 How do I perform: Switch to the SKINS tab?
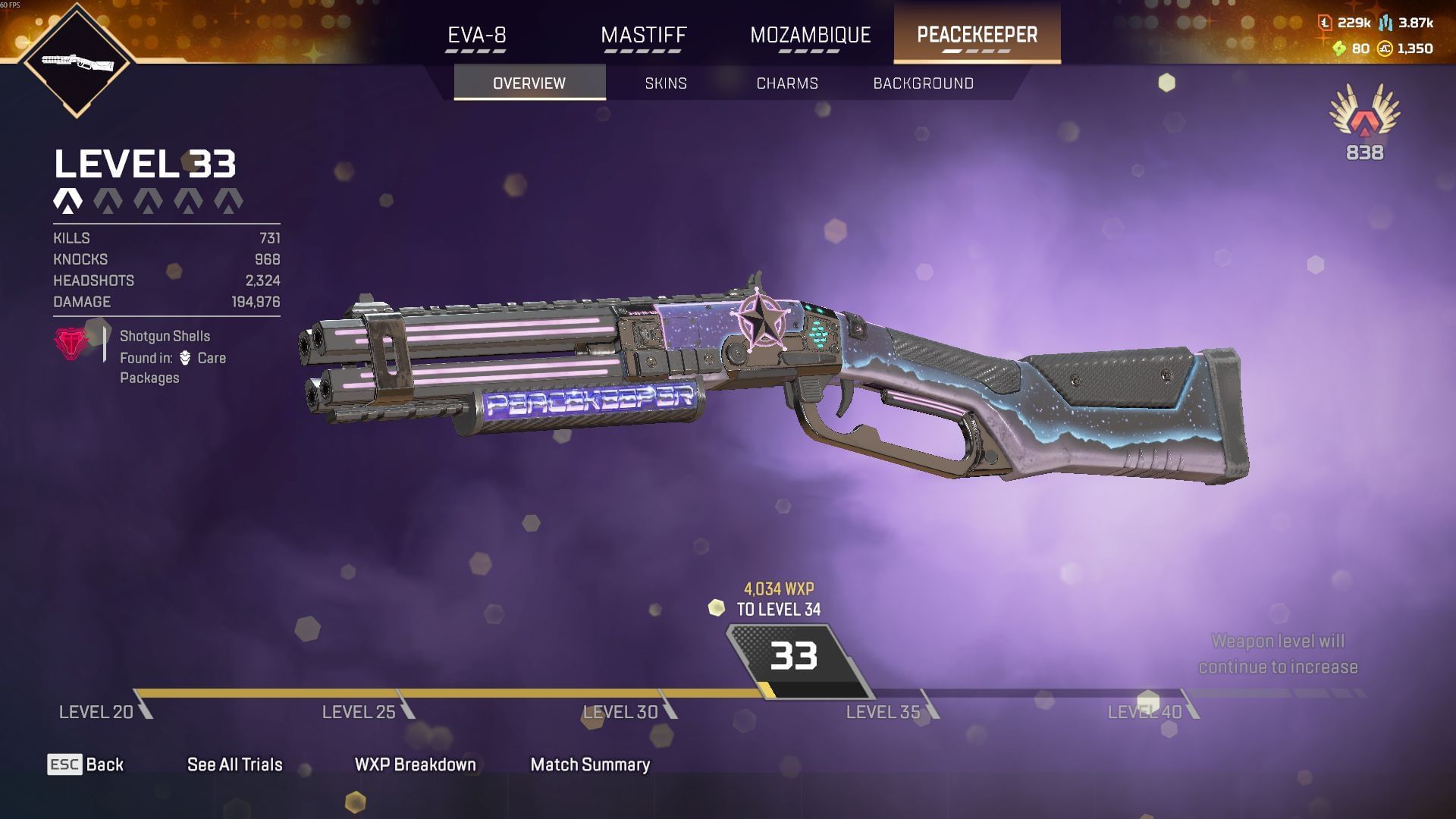666,83
